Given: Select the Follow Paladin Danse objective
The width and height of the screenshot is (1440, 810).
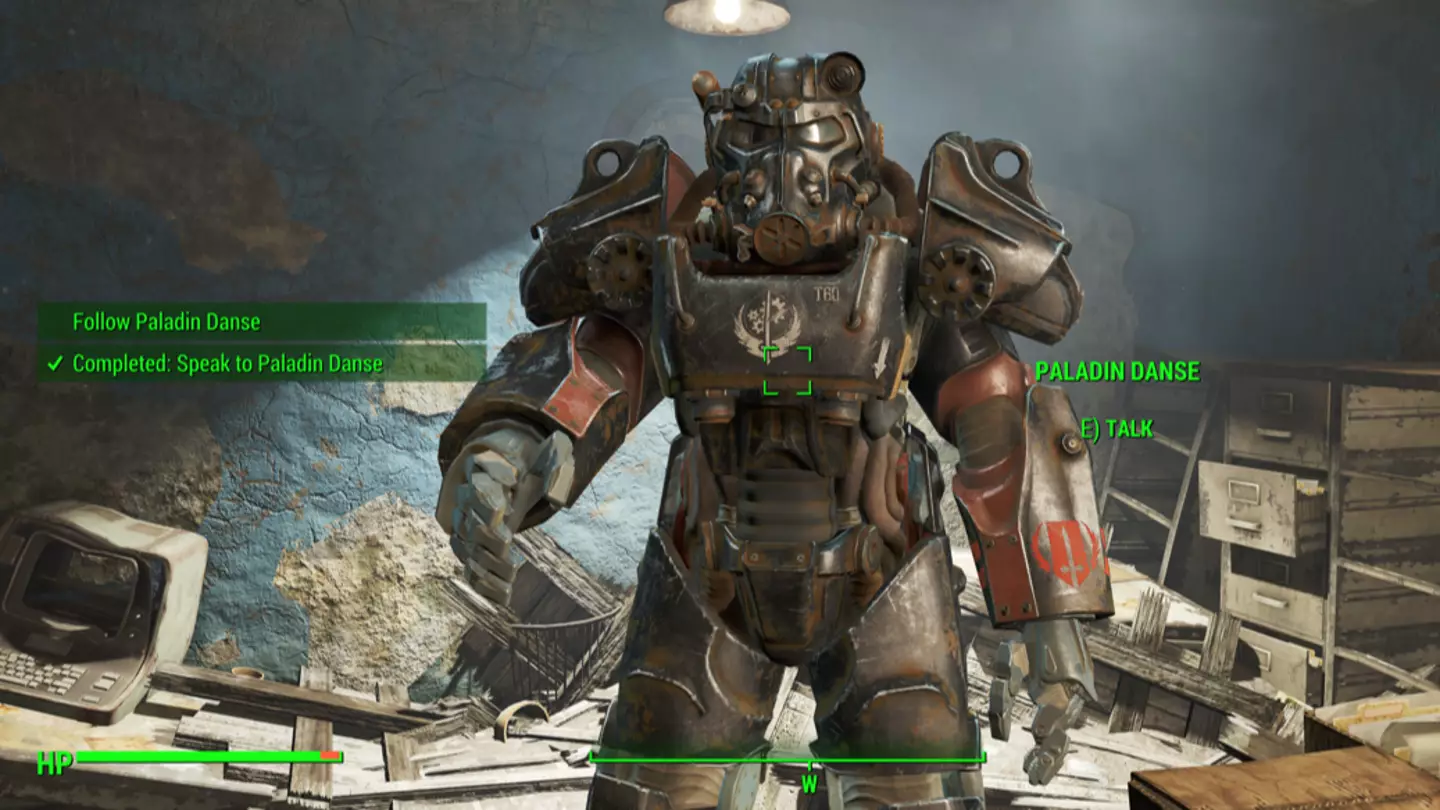Looking at the screenshot, I should [x=166, y=322].
